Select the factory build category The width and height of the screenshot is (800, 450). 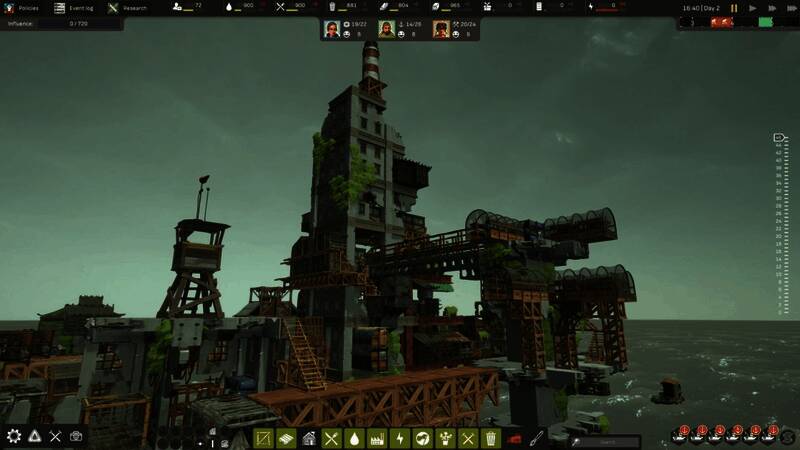(x=377, y=438)
